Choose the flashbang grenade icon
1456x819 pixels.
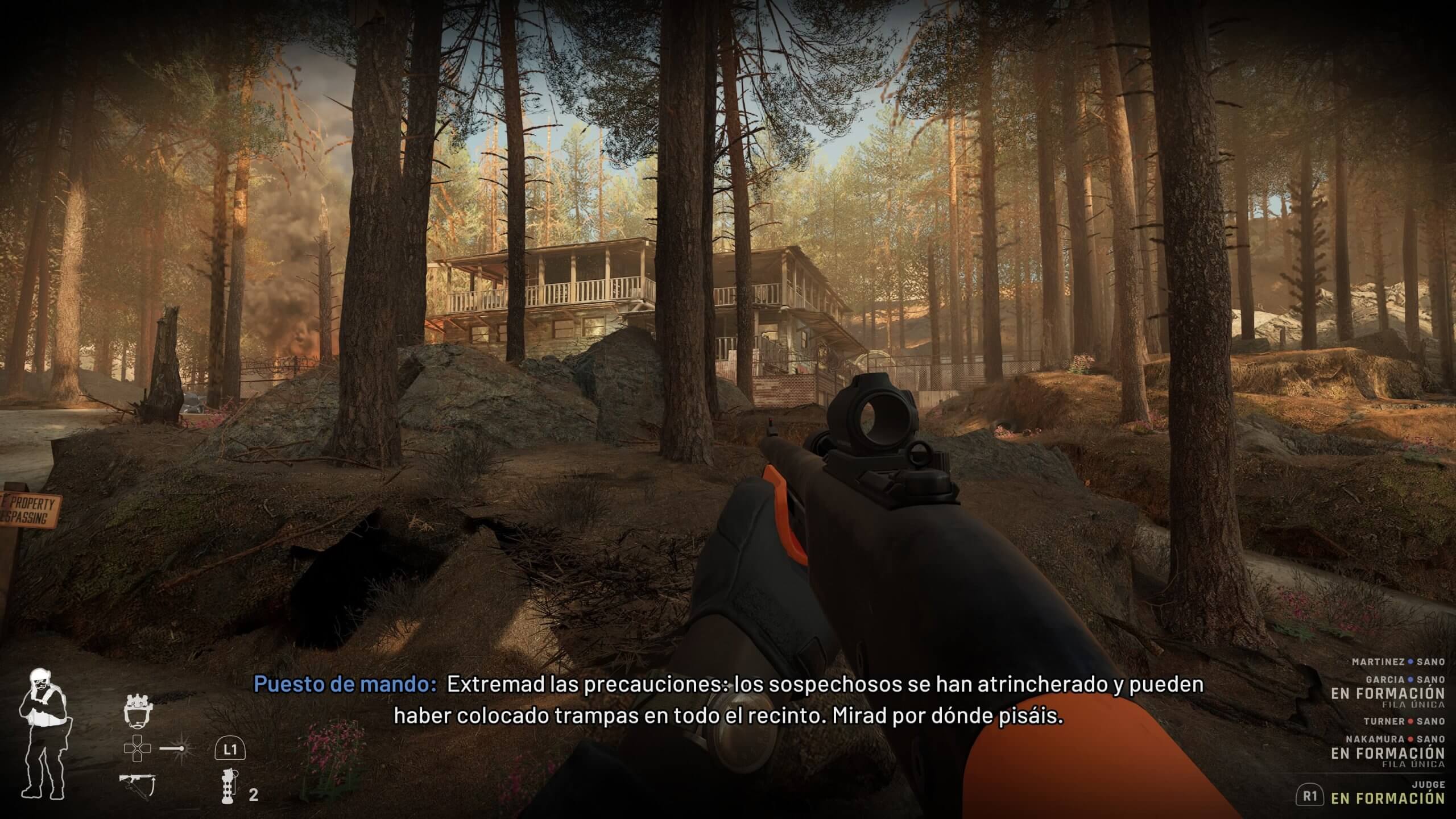point(229,785)
